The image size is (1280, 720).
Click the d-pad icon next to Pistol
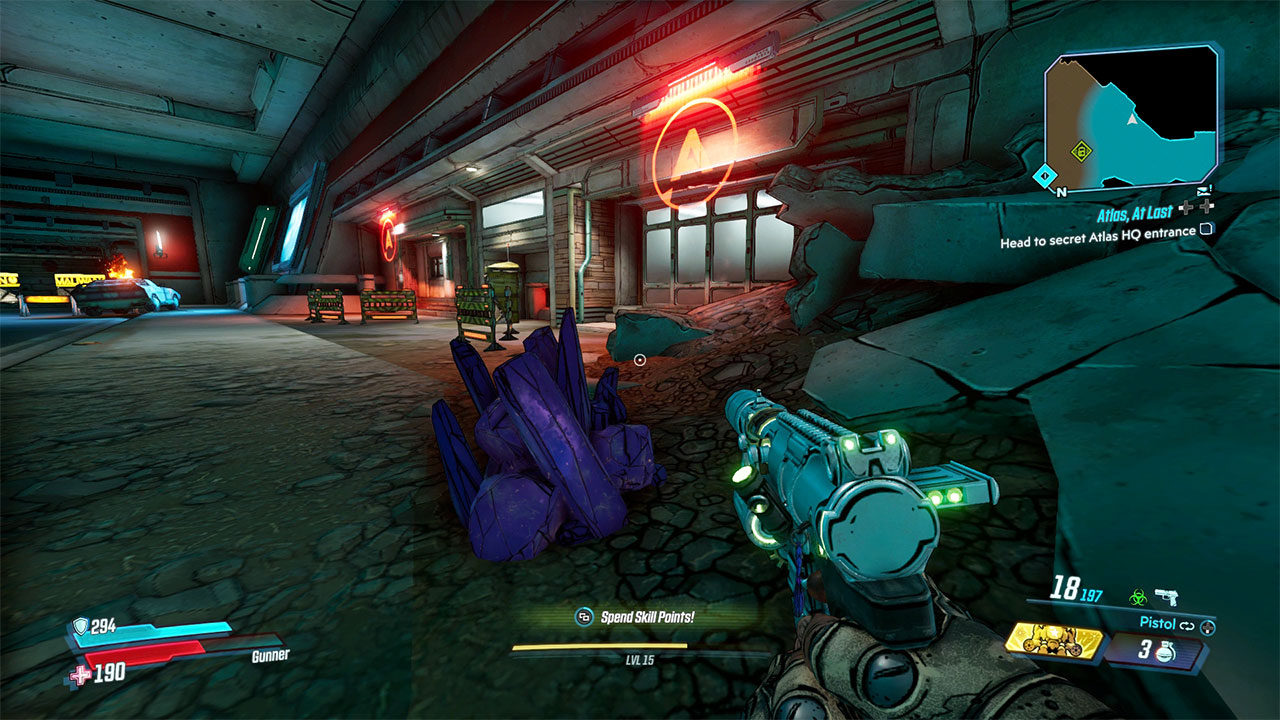(1208, 627)
